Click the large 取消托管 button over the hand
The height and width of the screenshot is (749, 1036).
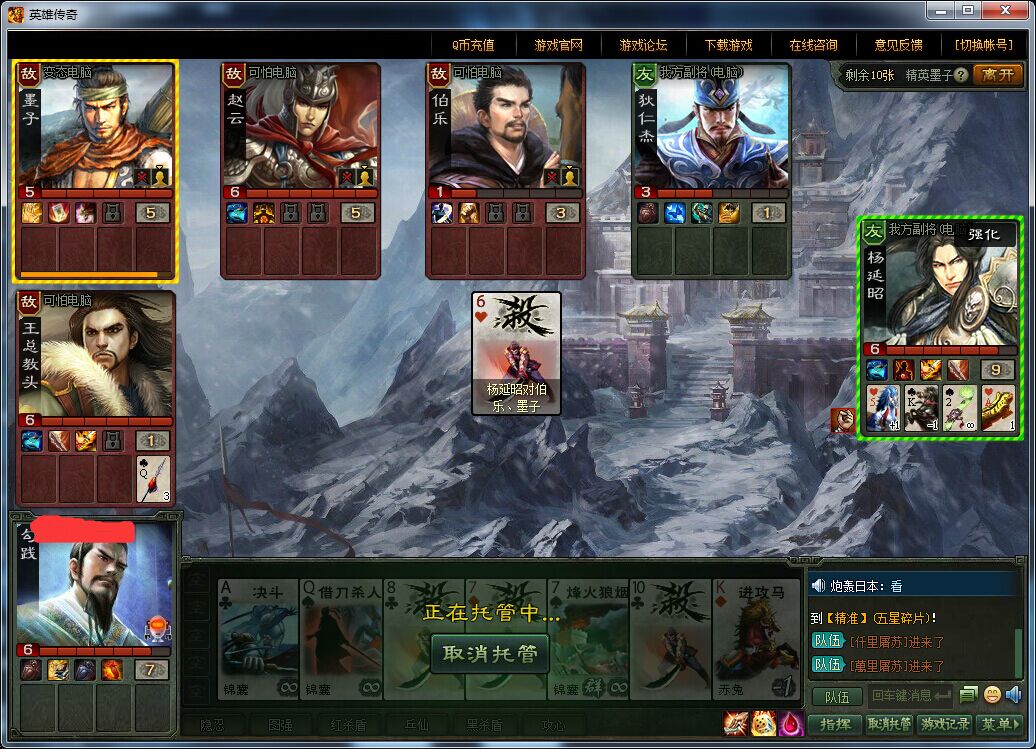click(490, 654)
